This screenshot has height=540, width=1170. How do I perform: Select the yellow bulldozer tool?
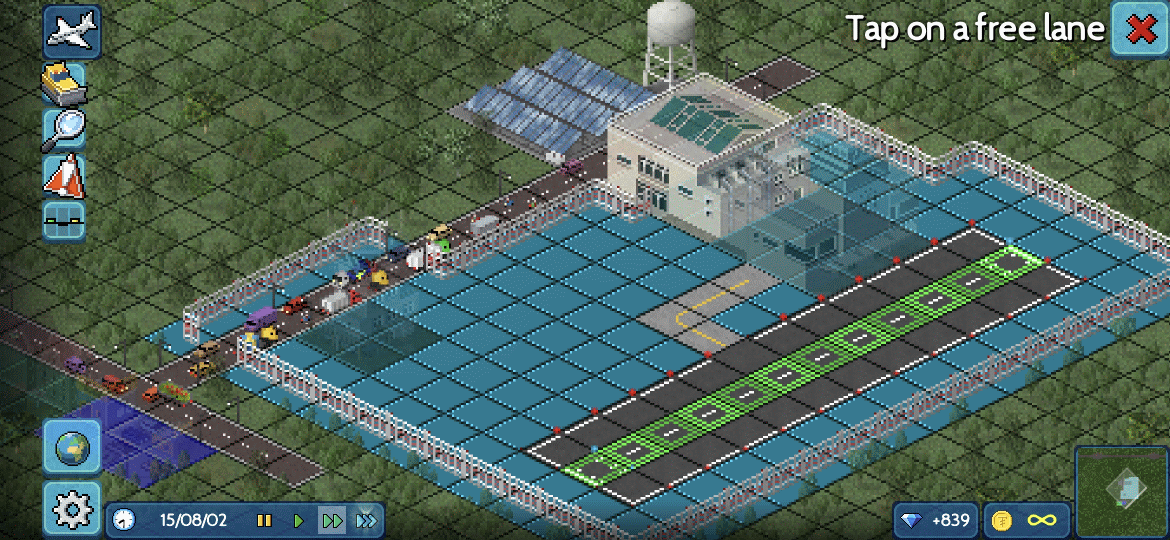[64, 83]
